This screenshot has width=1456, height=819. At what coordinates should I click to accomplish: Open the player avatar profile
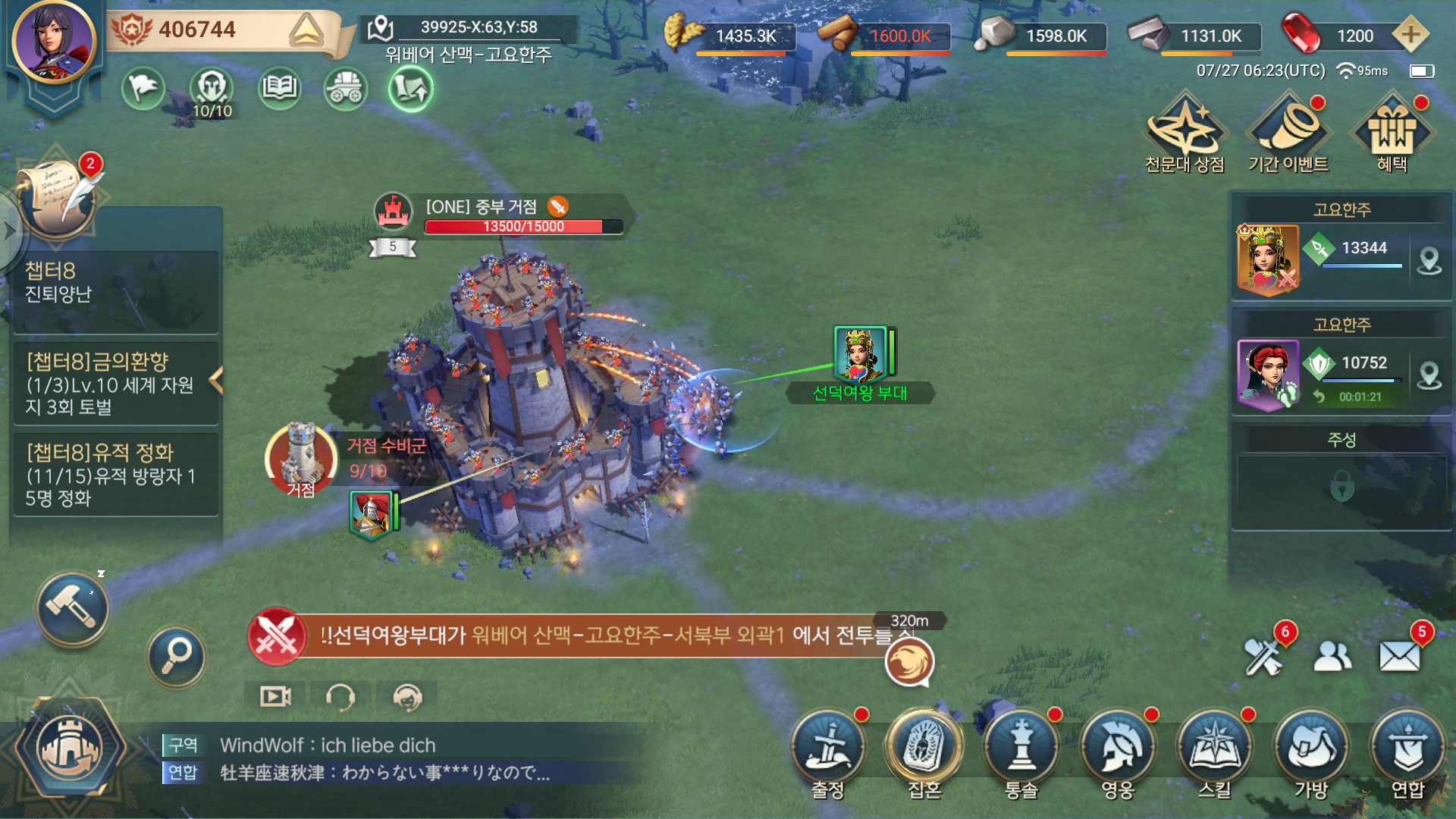click(53, 42)
